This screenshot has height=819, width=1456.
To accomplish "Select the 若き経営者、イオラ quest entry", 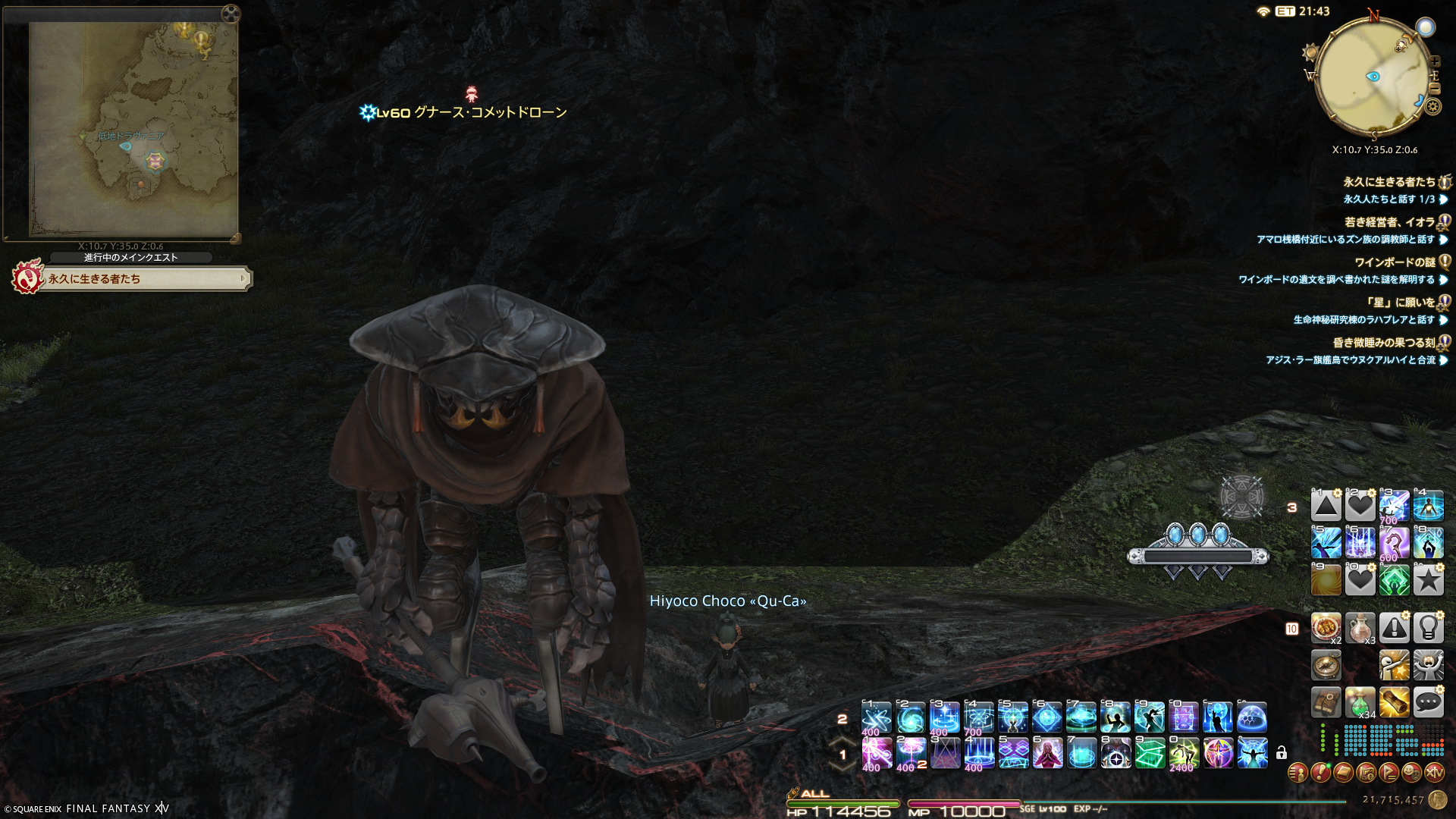I will pyautogui.click(x=1389, y=222).
